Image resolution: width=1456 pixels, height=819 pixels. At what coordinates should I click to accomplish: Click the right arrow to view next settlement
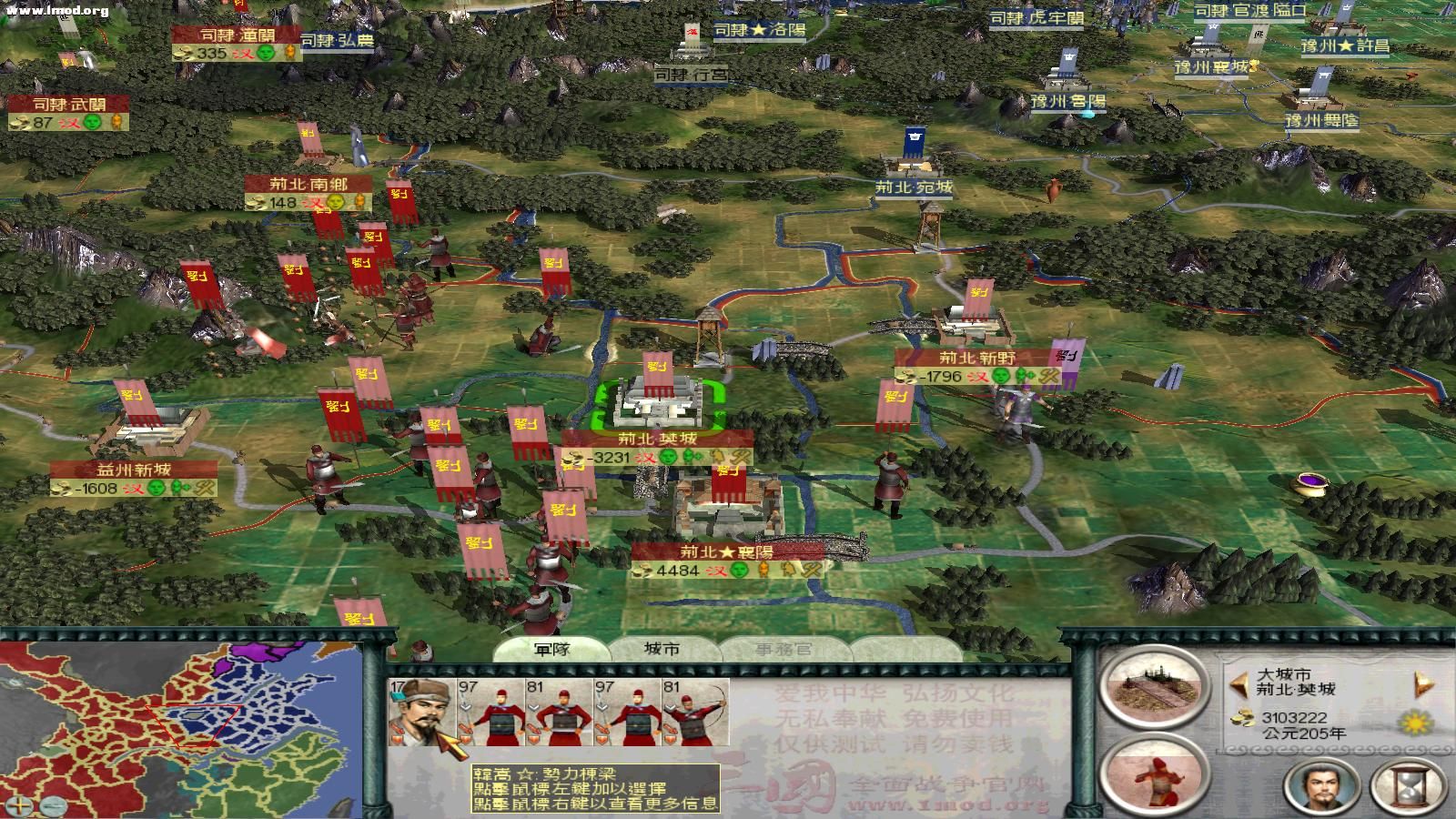click(1421, 682)
